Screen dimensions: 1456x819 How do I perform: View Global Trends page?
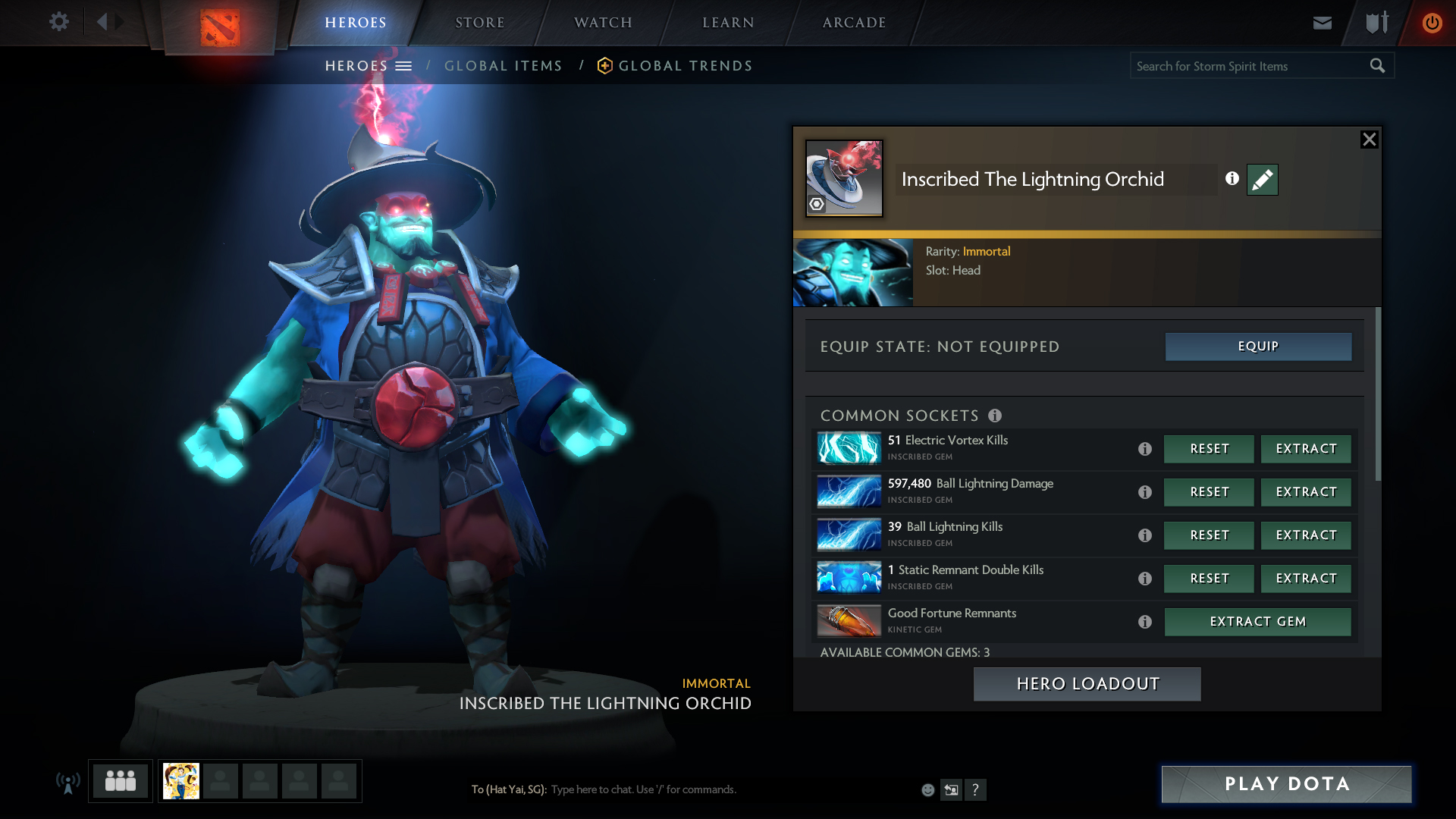(685, 66)
